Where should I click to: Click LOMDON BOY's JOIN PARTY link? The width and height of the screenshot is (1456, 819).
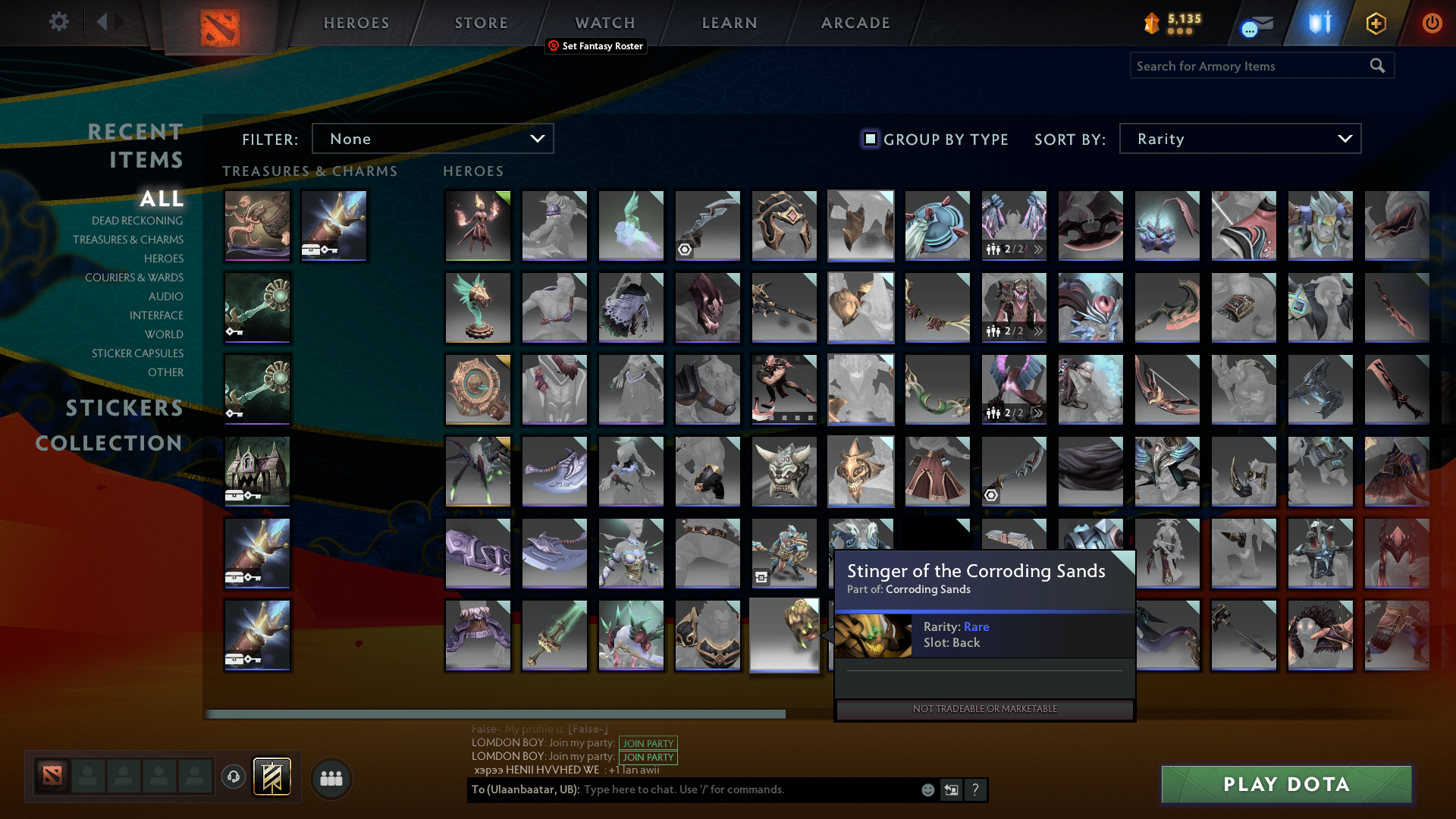pos(648,744)
